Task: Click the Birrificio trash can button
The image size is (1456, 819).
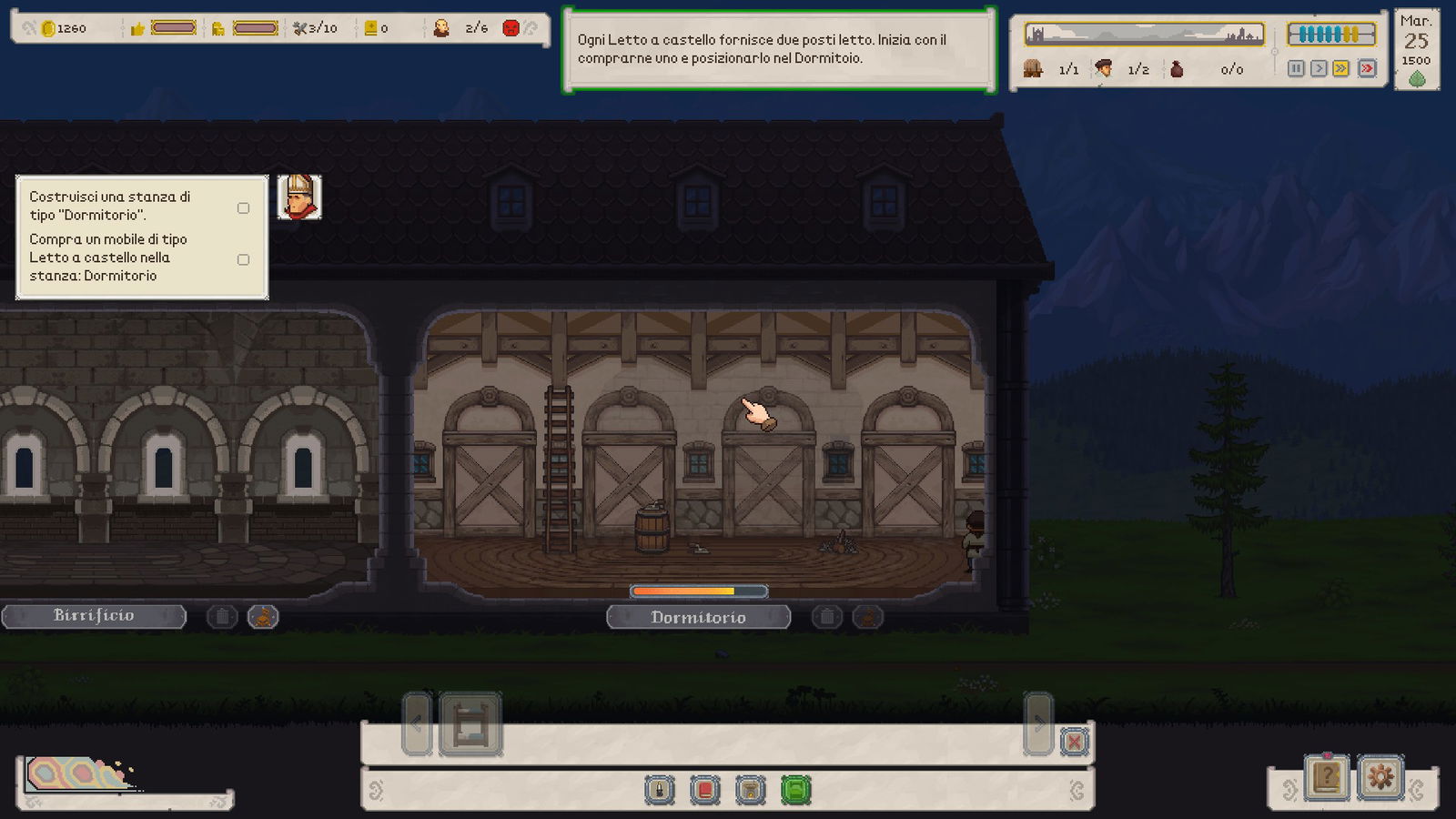Action: 222,617
